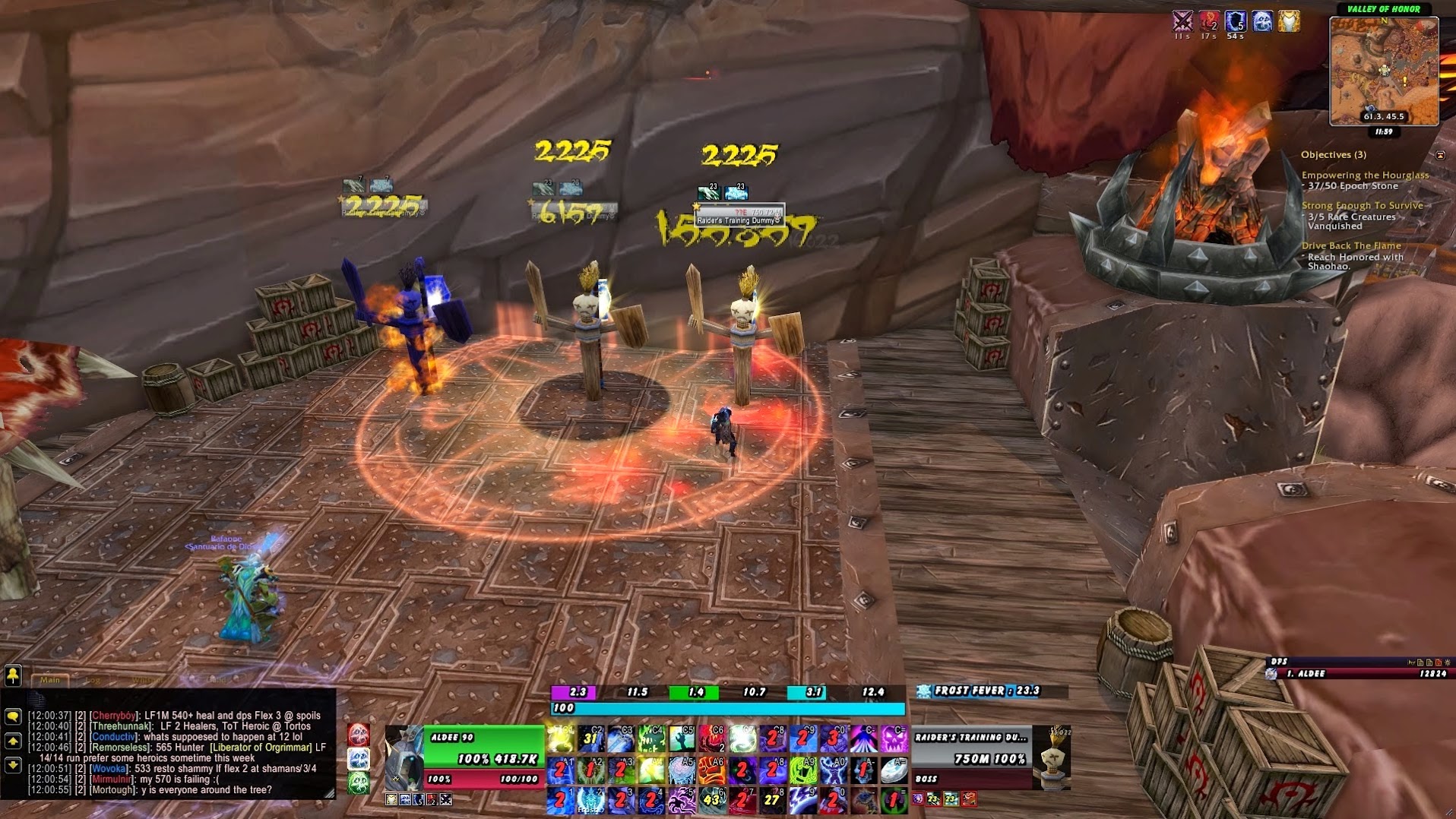Activate the red fist ability labeled A6
Screen dimensions: 1456x819
click(711, 770)
